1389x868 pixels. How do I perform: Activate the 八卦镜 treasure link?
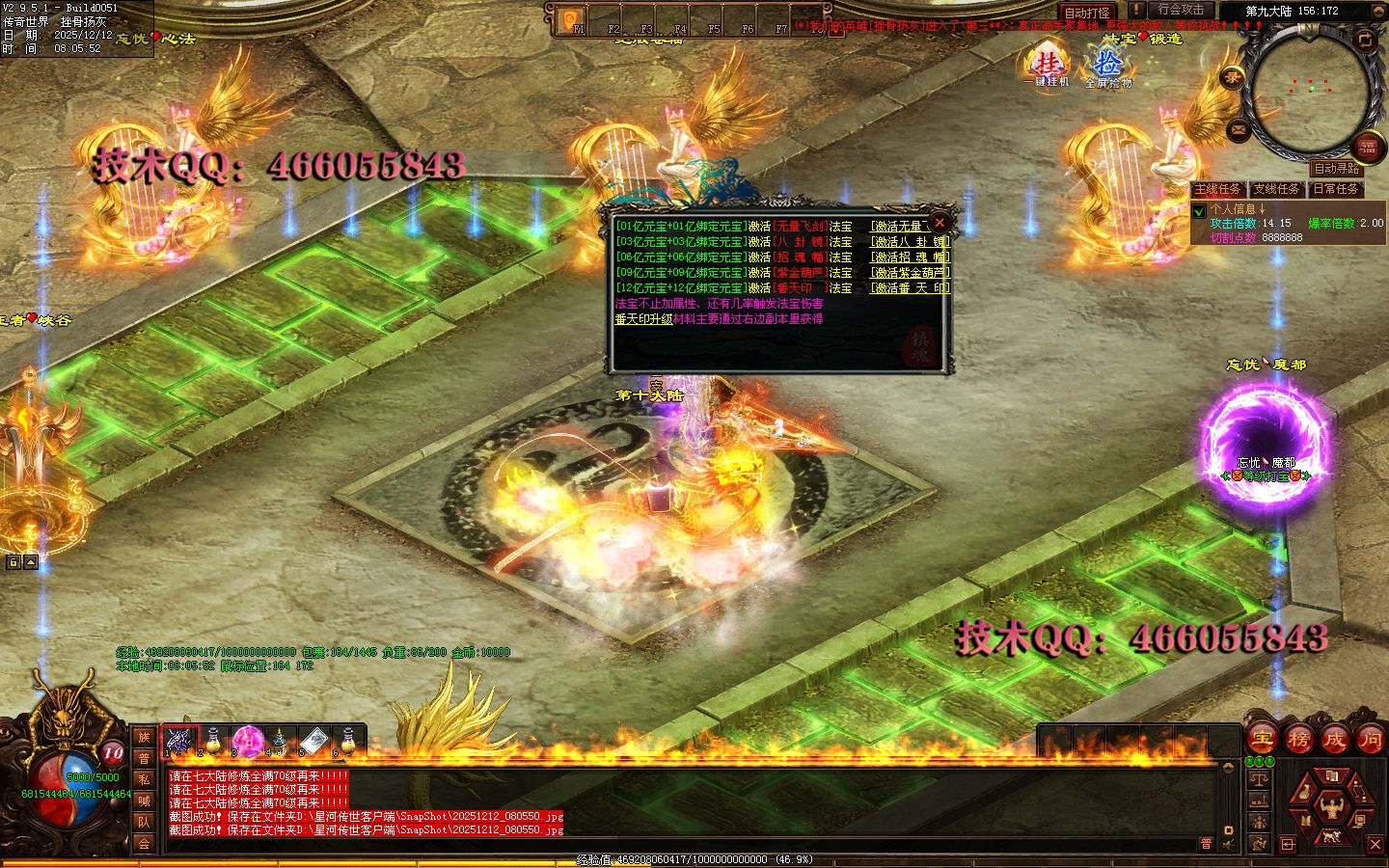click(910, 242)
